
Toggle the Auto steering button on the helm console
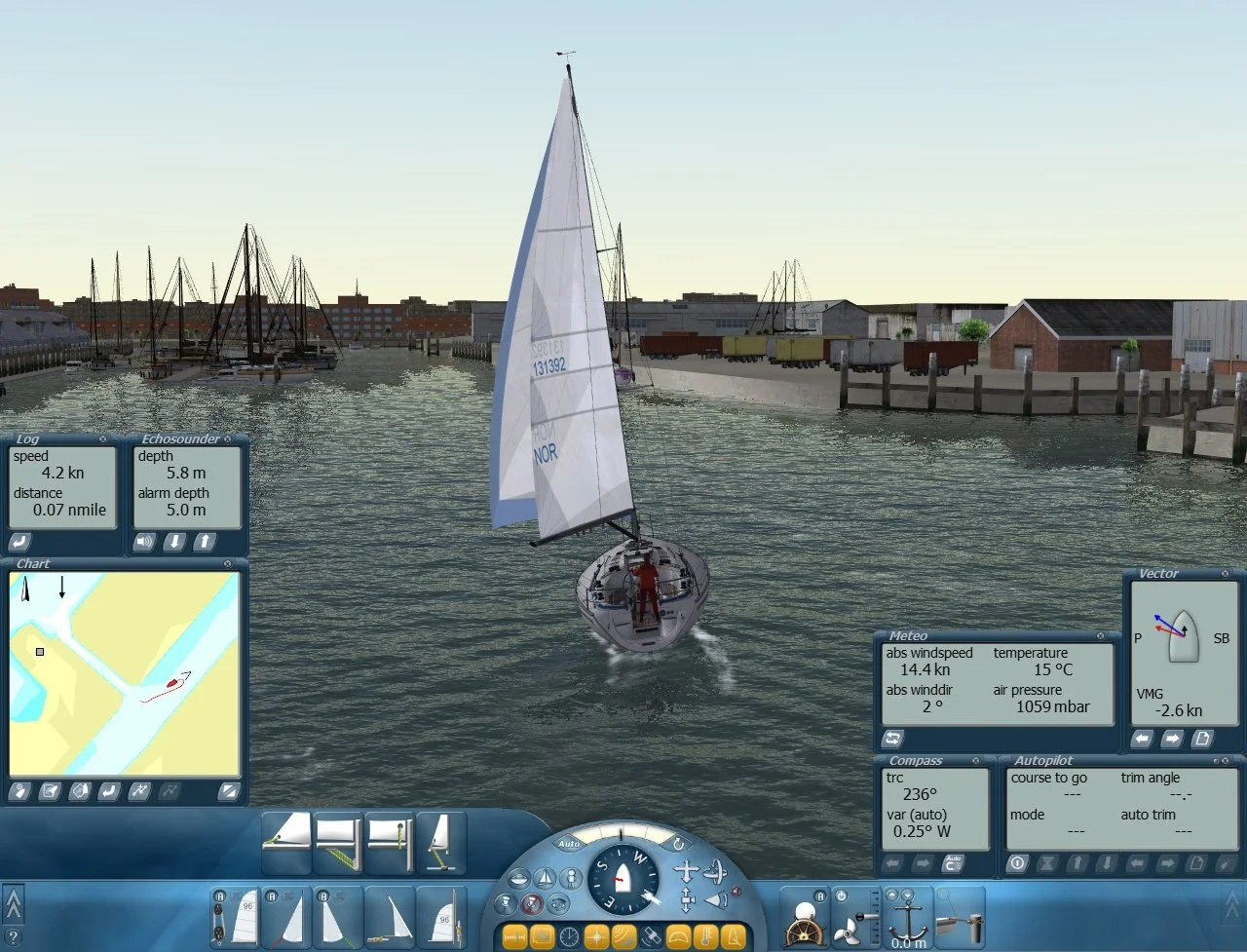(x=569, y=844)
